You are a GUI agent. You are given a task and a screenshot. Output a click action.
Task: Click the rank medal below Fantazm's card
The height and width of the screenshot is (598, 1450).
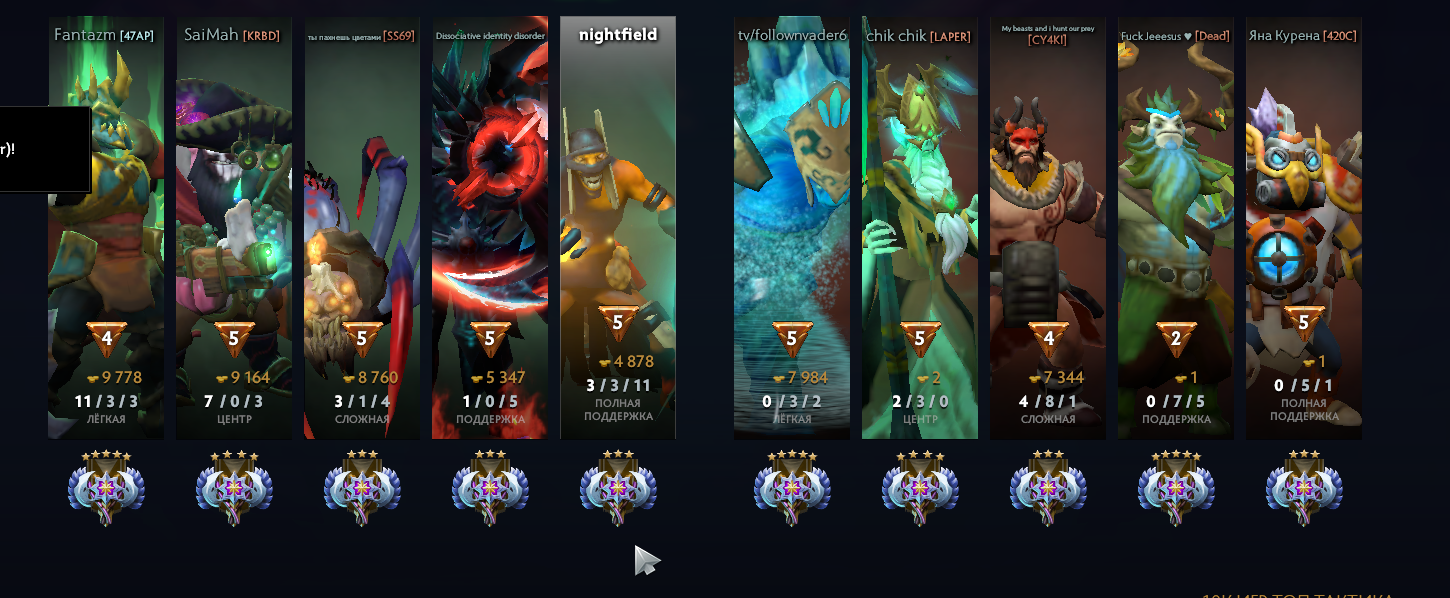[x=106, y=488]
